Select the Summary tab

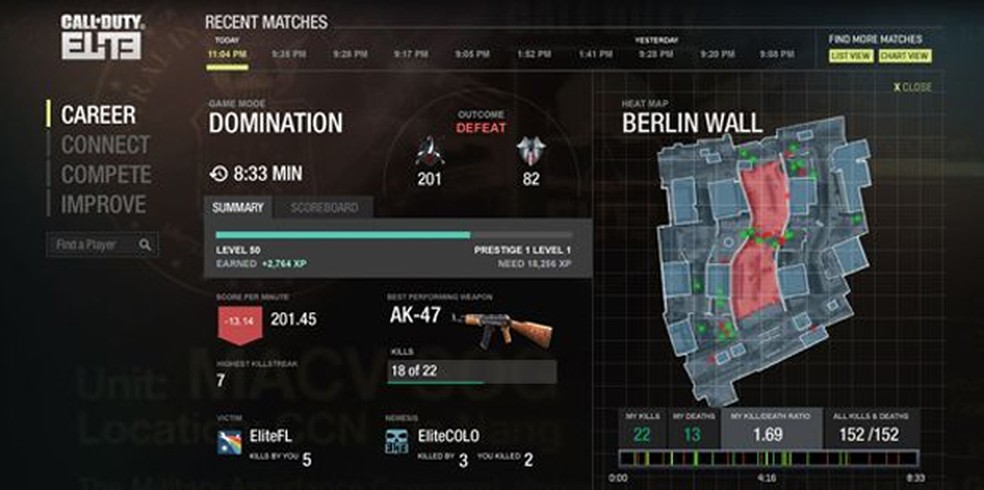point(238,208)
